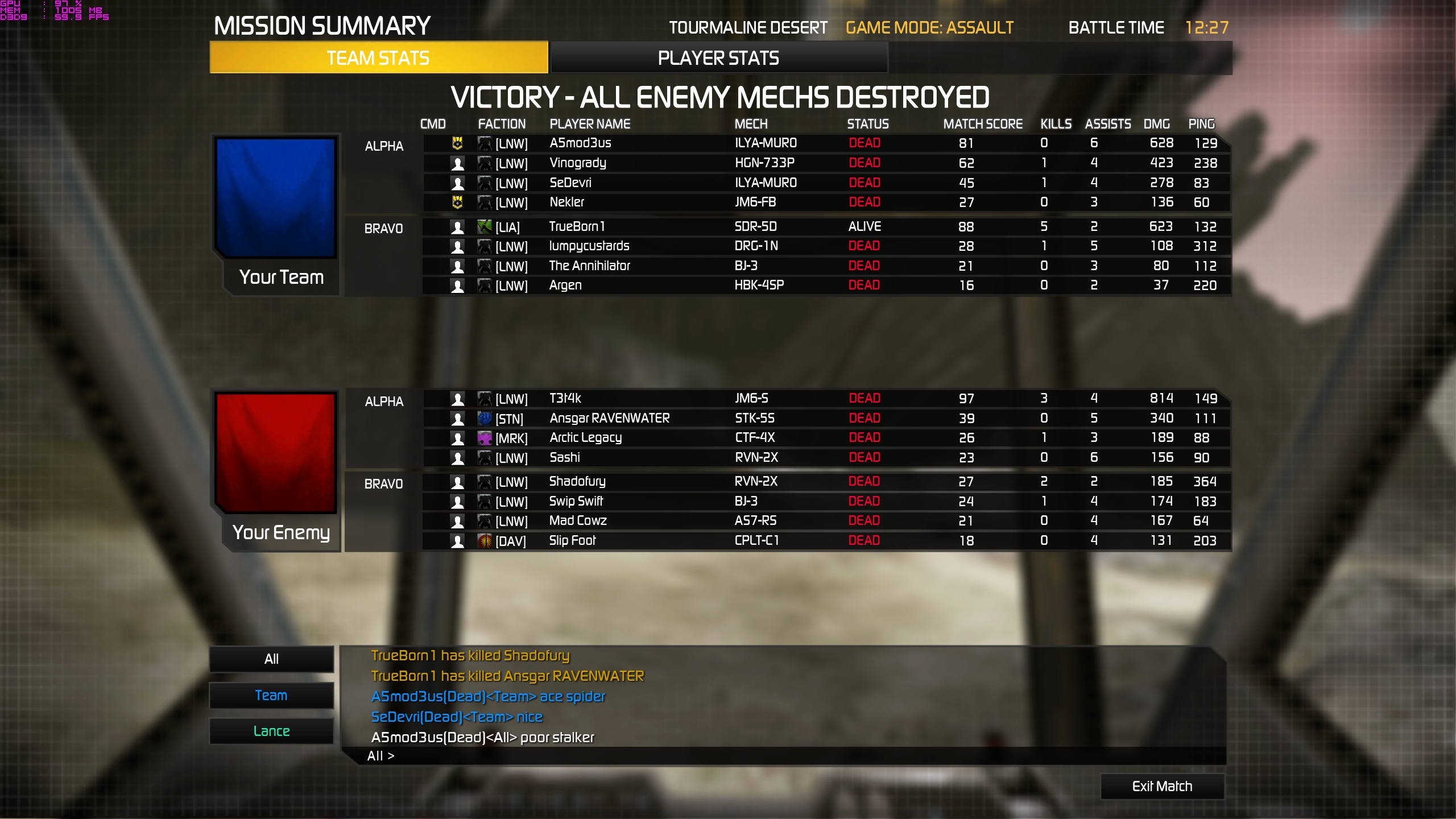Select the Team Stats tab
This screenshot has height=819, width=1456.
click(x=378, y=58)
